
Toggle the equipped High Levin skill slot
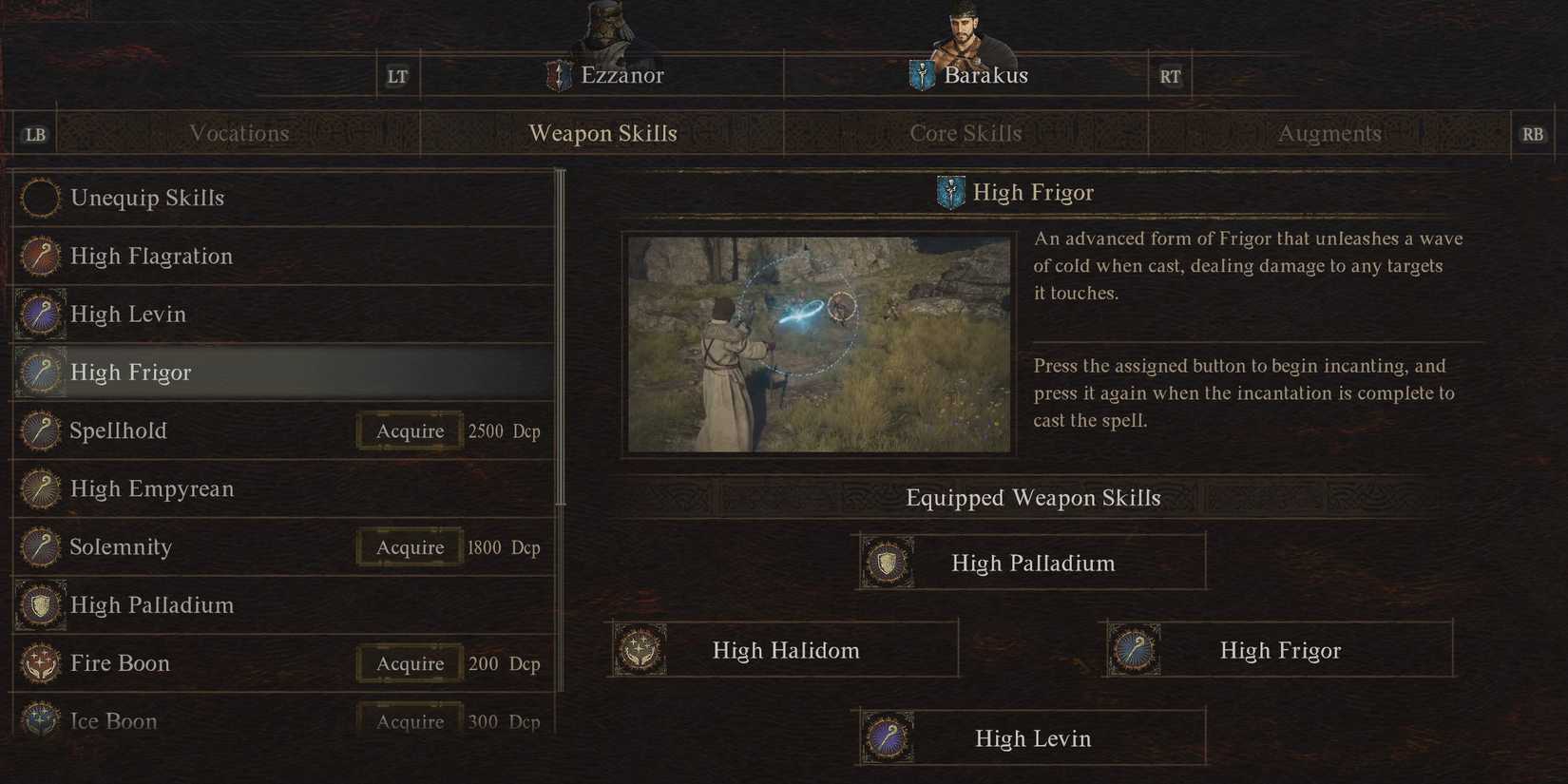tap(1031, 737)
